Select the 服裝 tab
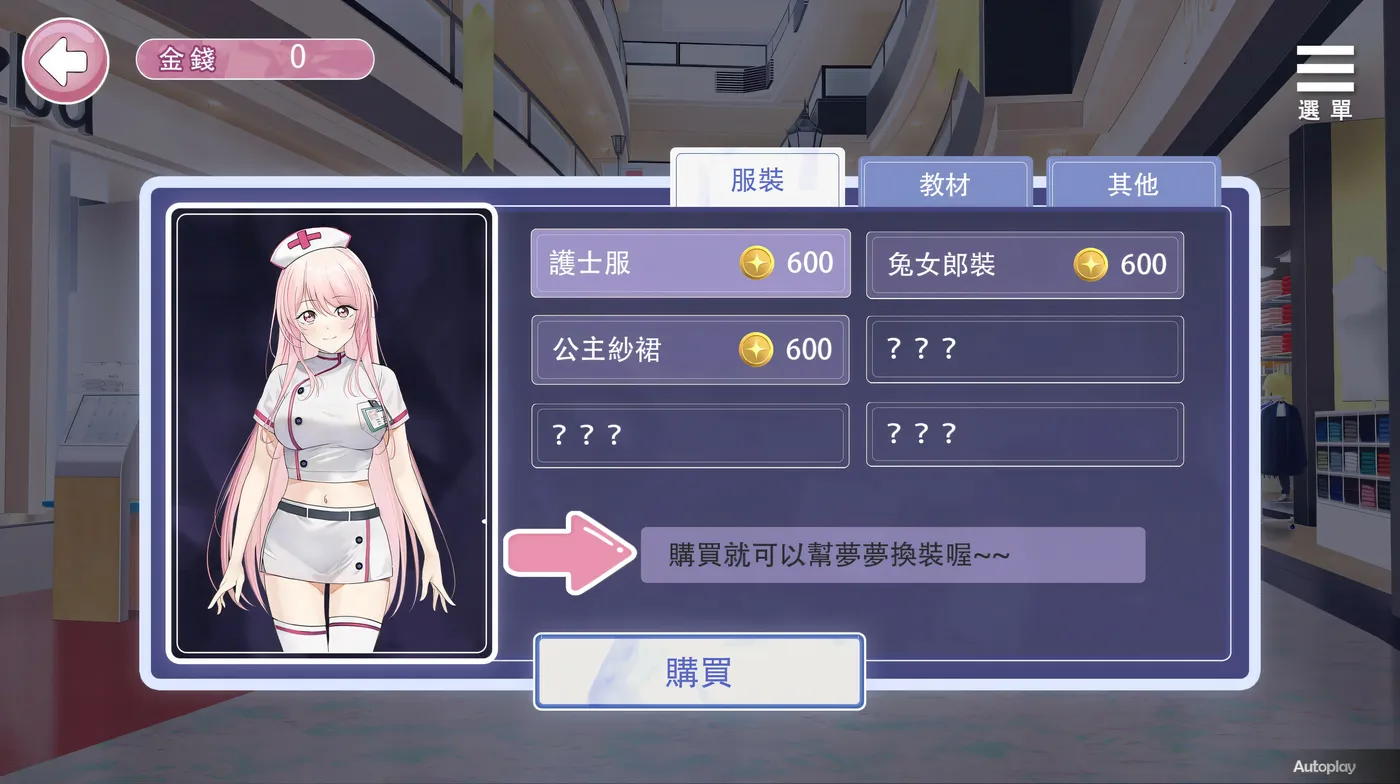Screen dimensions: 1400x784 (758, 180)
